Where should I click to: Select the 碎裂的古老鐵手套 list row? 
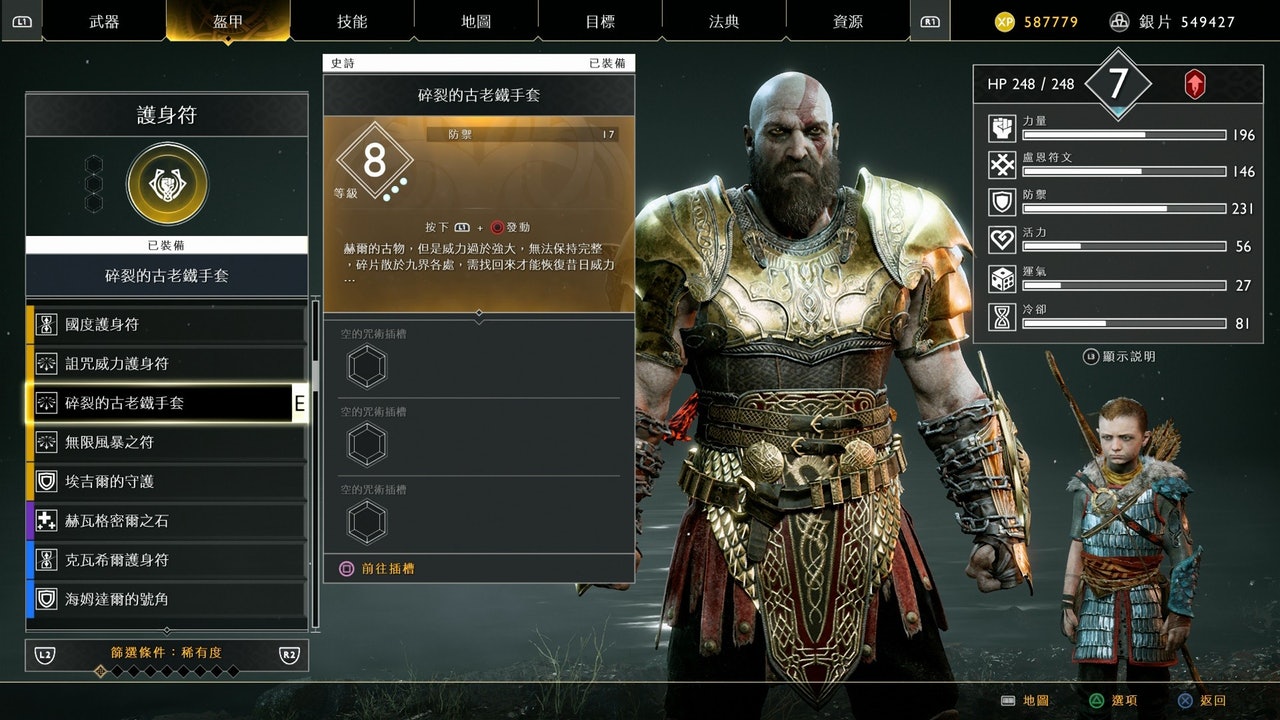[x=166, y=403]
